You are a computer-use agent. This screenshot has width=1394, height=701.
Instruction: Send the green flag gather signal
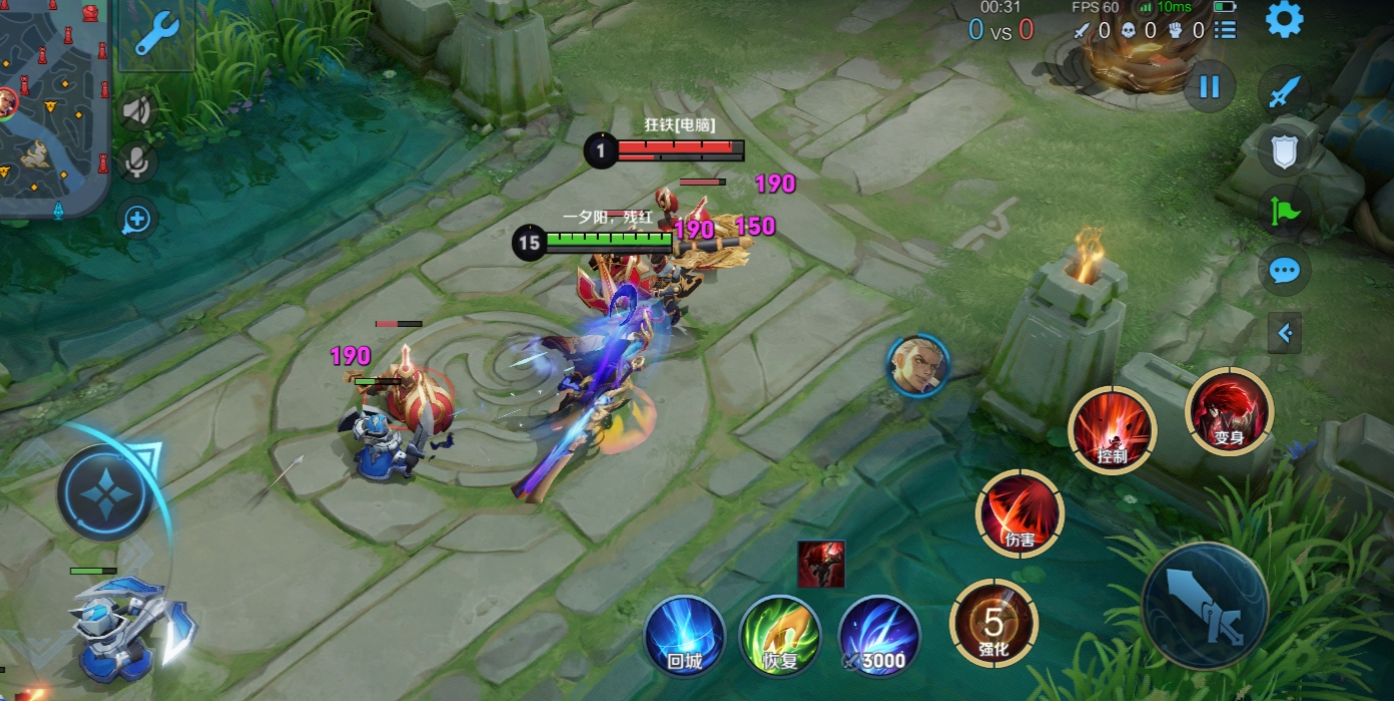(x=1284, y=210)
